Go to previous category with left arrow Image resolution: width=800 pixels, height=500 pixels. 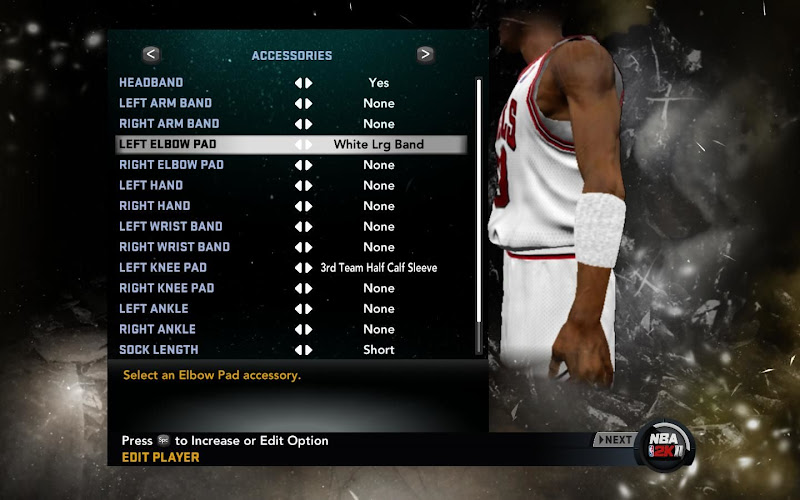[x=151, y=55]
